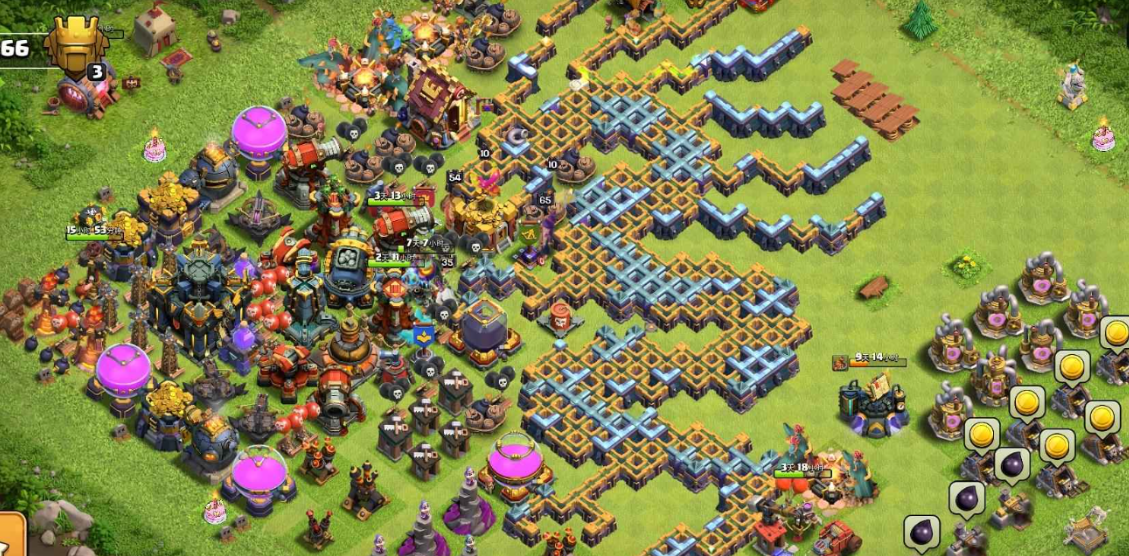Open the gold league trophy badge
This screenshot has height=556, width=1129.
(78, 47)
